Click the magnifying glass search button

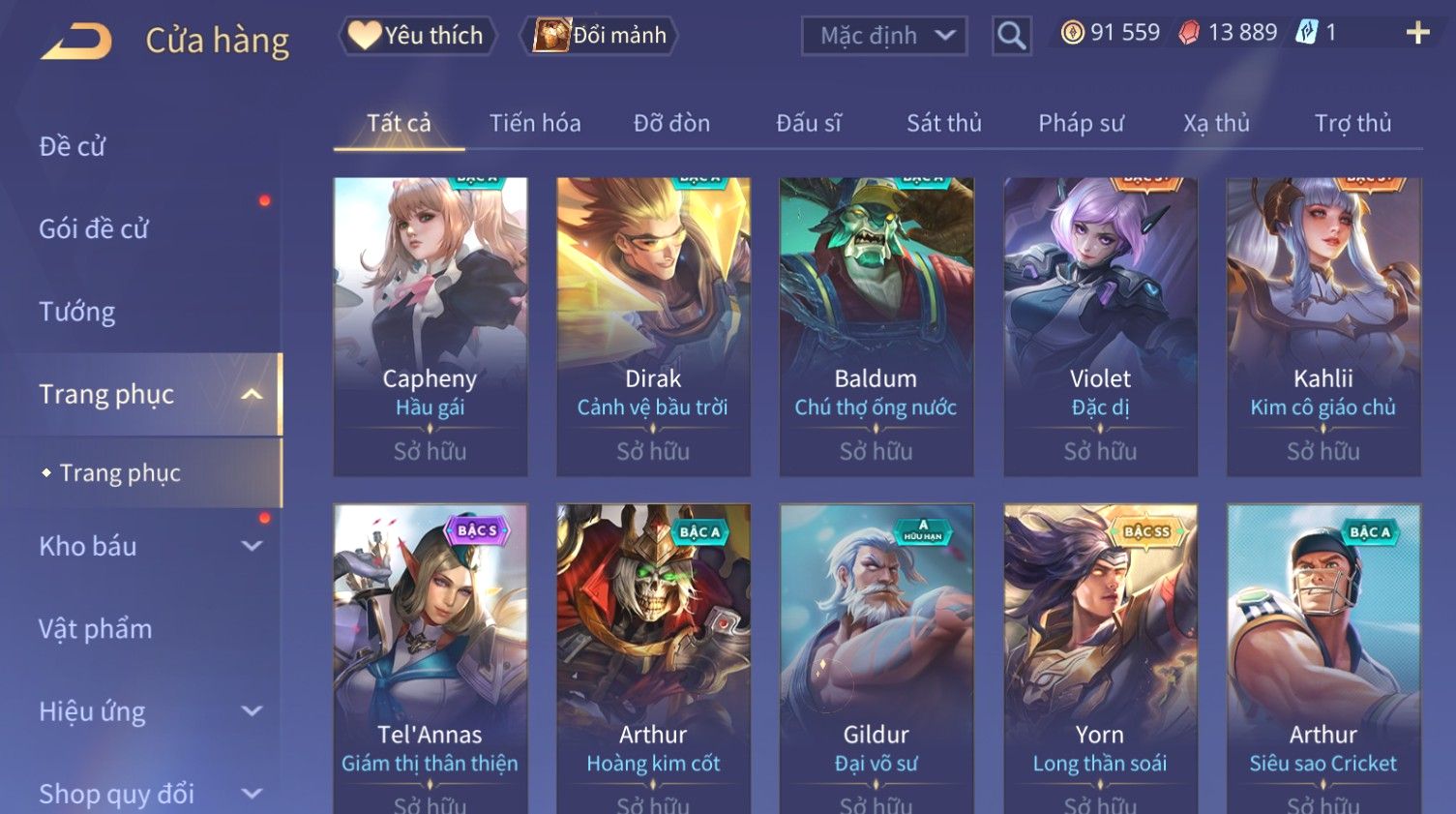[x=1011, y=36]
